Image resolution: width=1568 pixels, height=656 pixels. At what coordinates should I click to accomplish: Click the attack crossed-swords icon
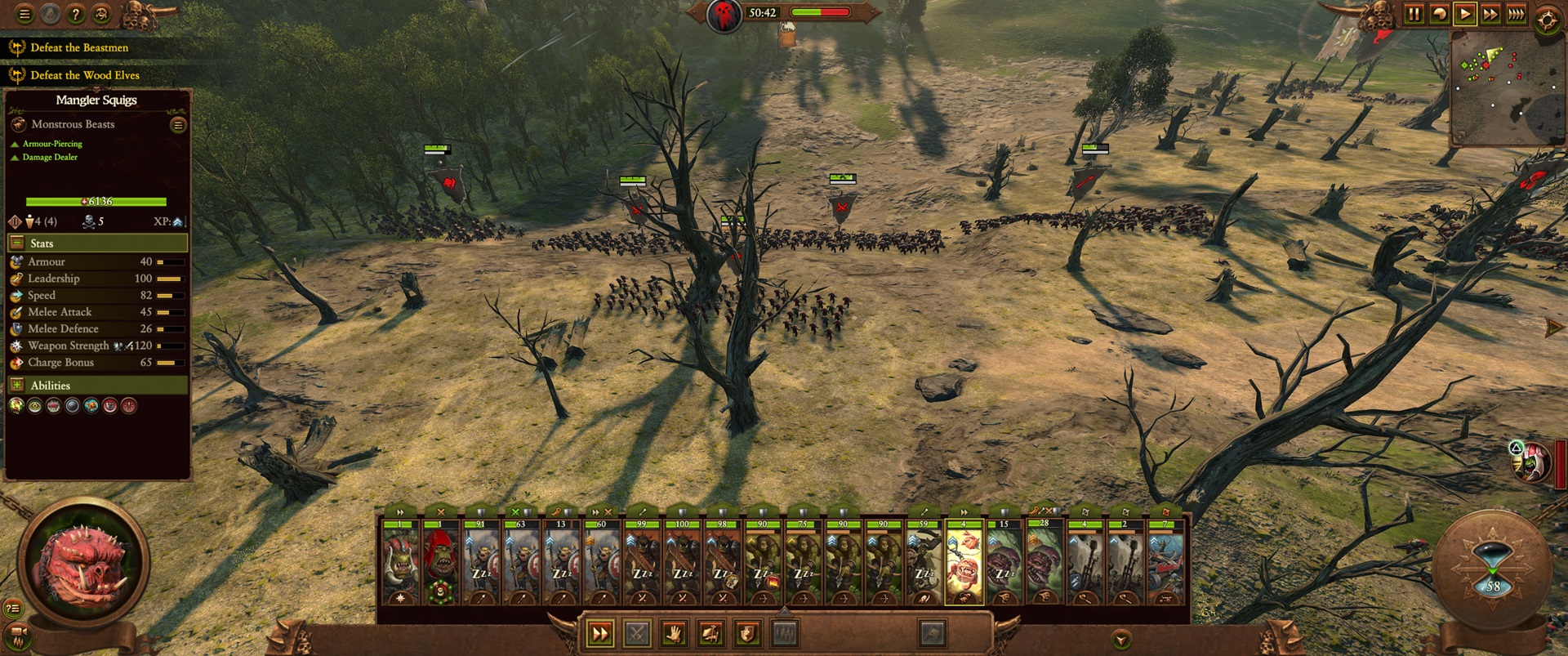click(637, 633)
